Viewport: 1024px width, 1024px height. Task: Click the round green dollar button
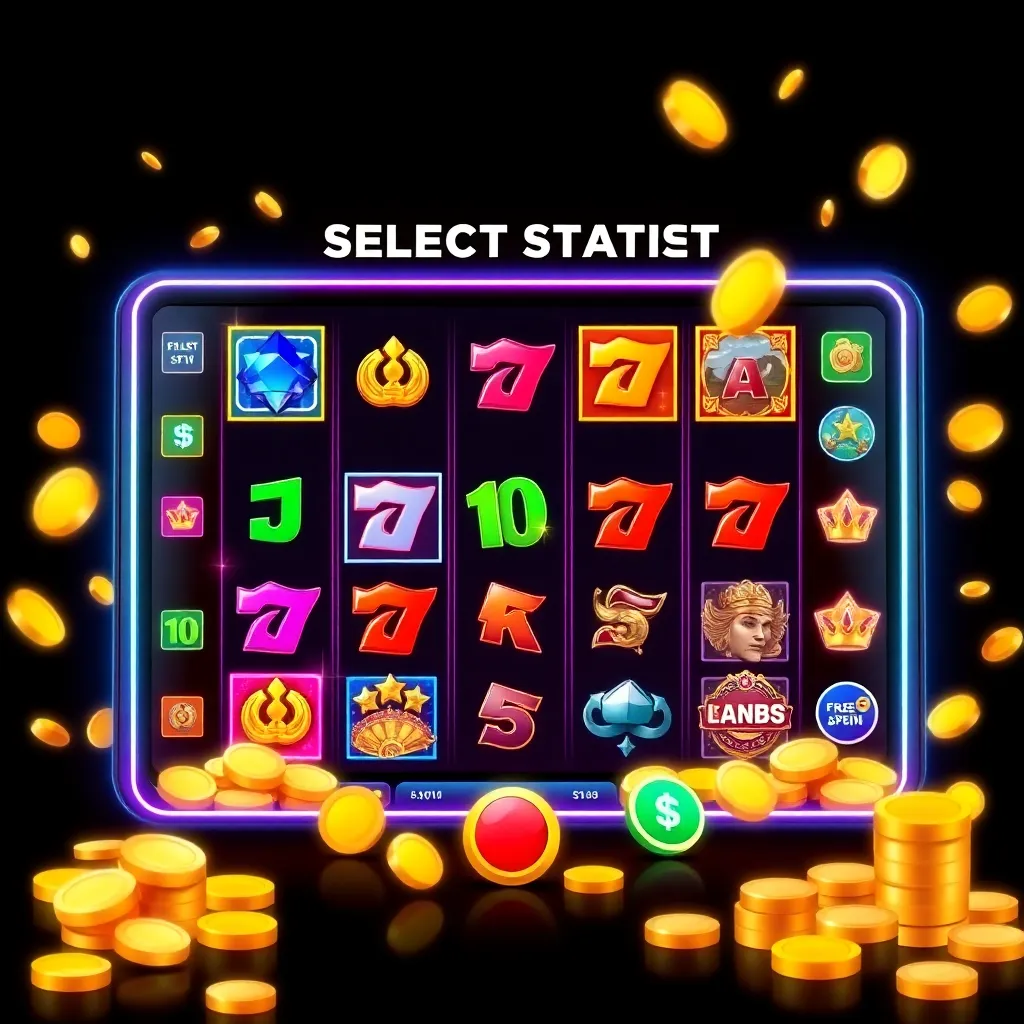point(665,815)
